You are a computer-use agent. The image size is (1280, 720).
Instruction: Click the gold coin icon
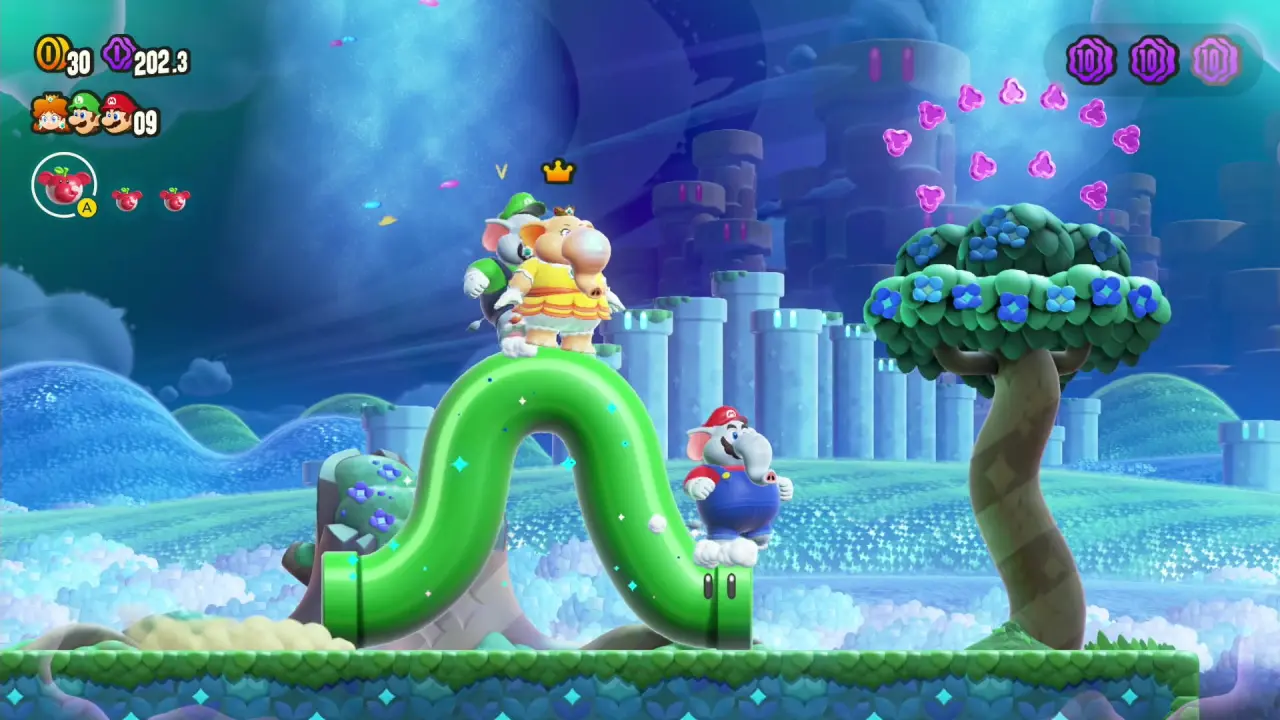point(49,54)
